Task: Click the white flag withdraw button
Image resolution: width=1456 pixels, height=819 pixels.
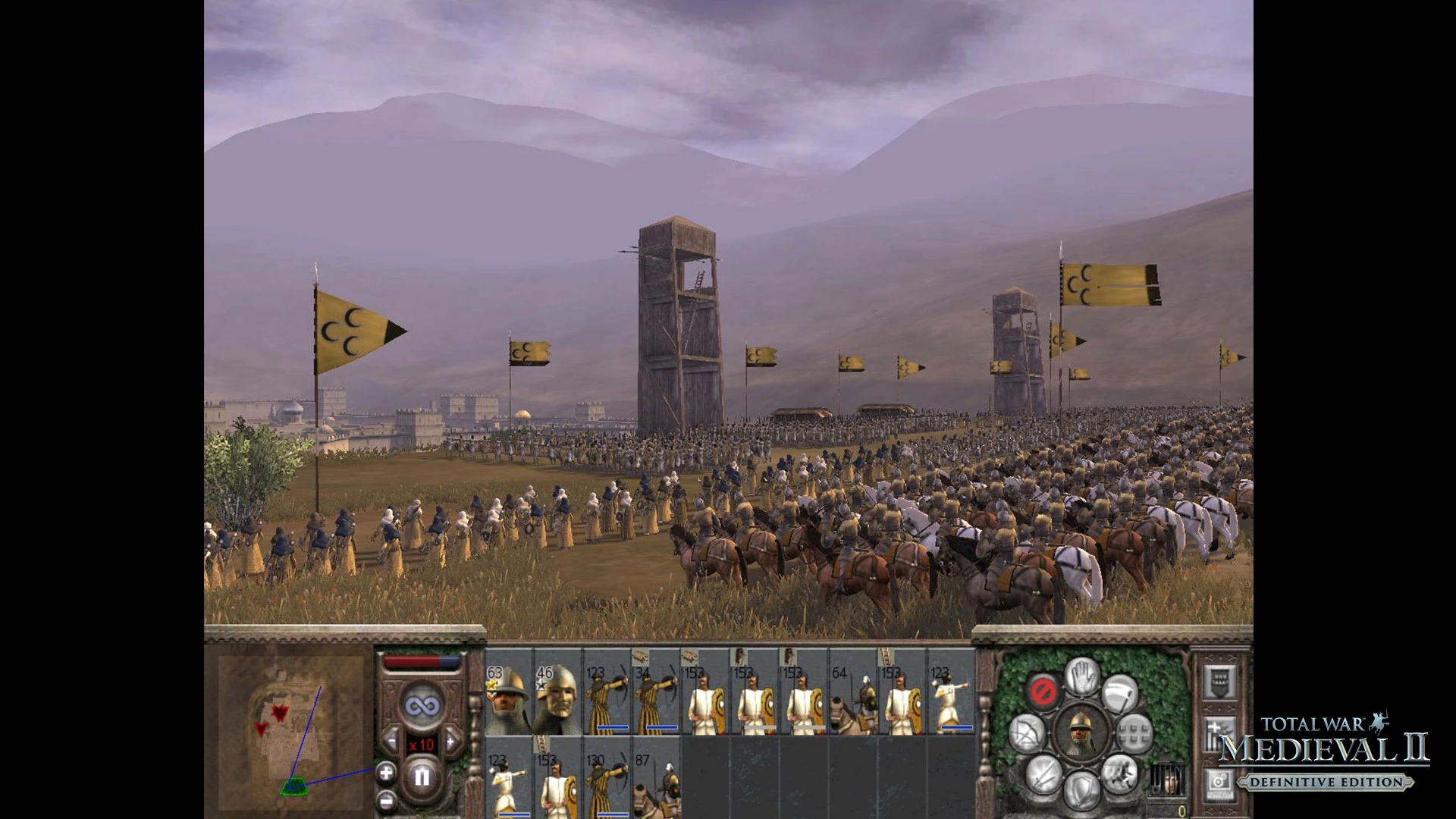Action: pos(1120,692)
